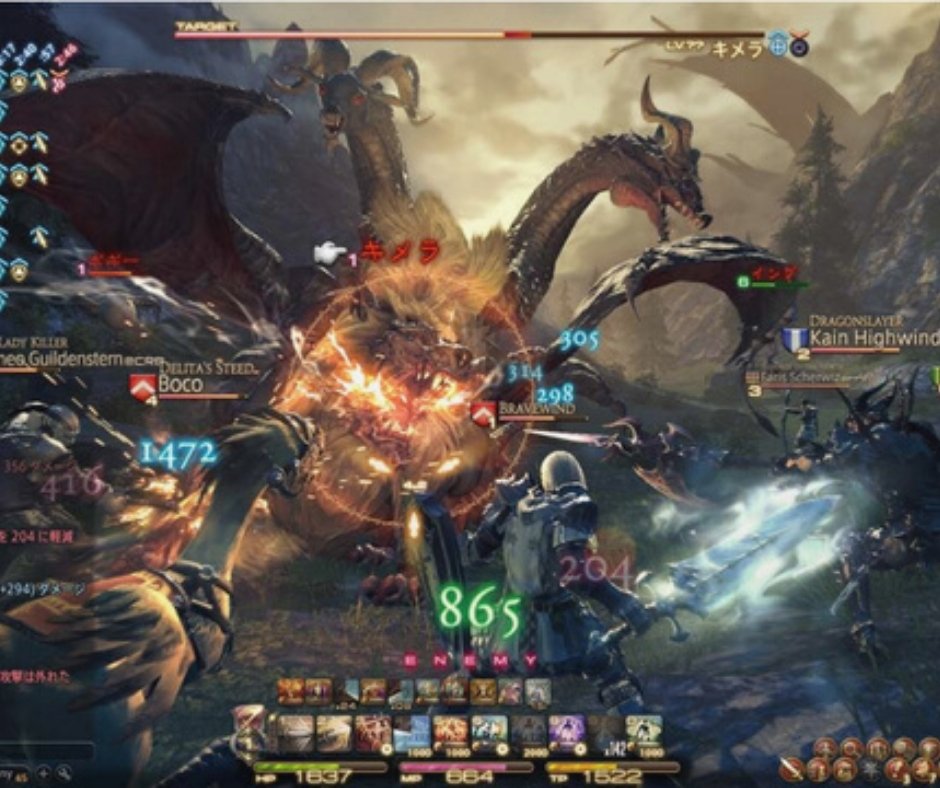Select the red キメラ enemy nameplate with pointer
Screen dimensions: 940x788
[400, 251]
